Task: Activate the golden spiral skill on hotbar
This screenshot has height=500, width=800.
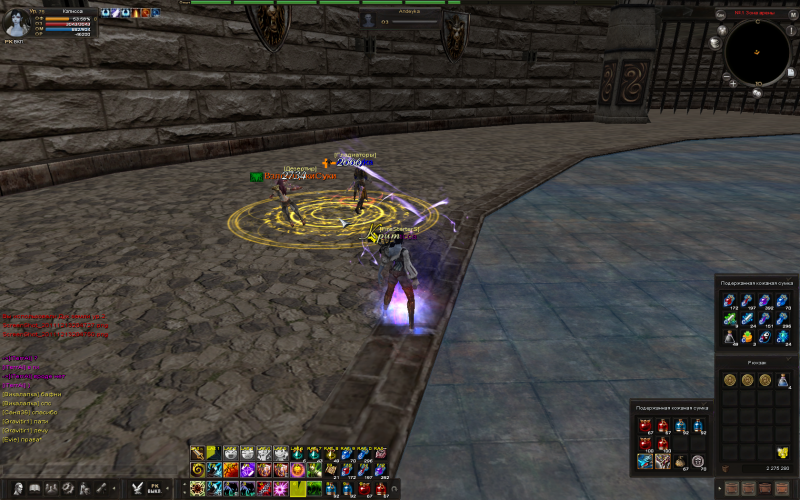Action: tap(197, 469)
